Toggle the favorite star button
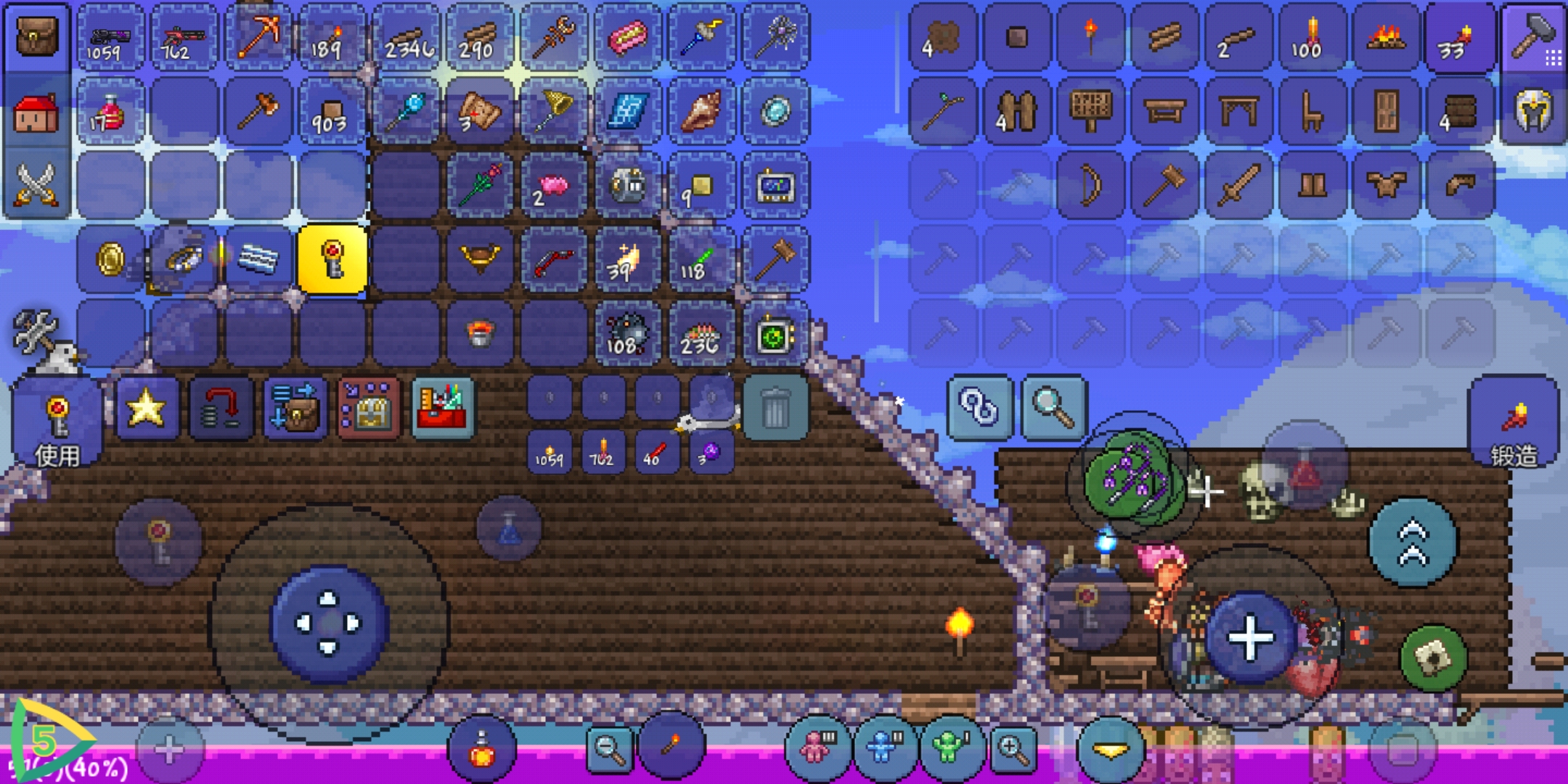Viewport: 1568px width, 784px height. tap(146, 408)
